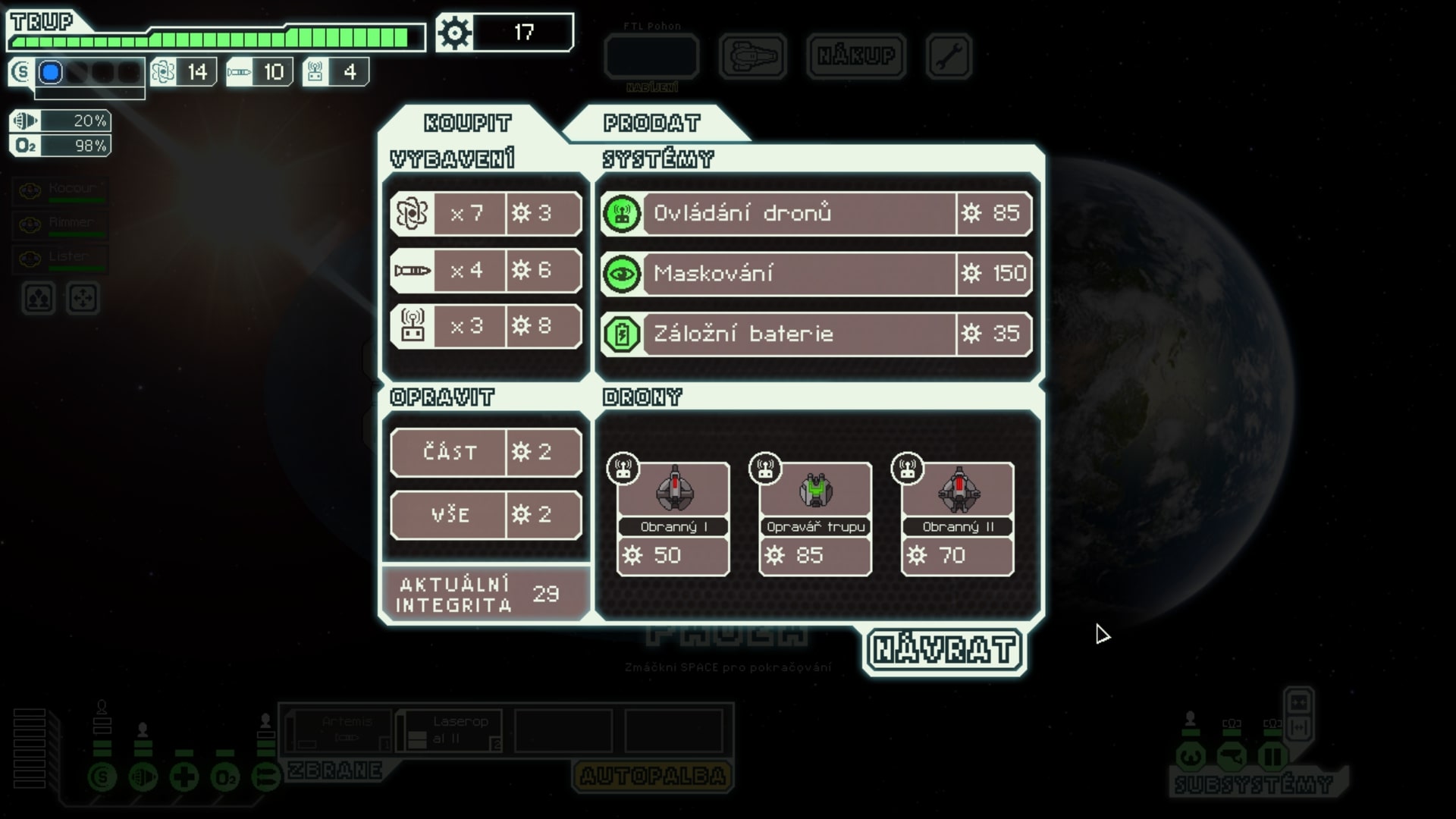Click the medbay plus icon
This screenshot has height=819, width=1456.
pyautogui.click(x=184, y=777)
